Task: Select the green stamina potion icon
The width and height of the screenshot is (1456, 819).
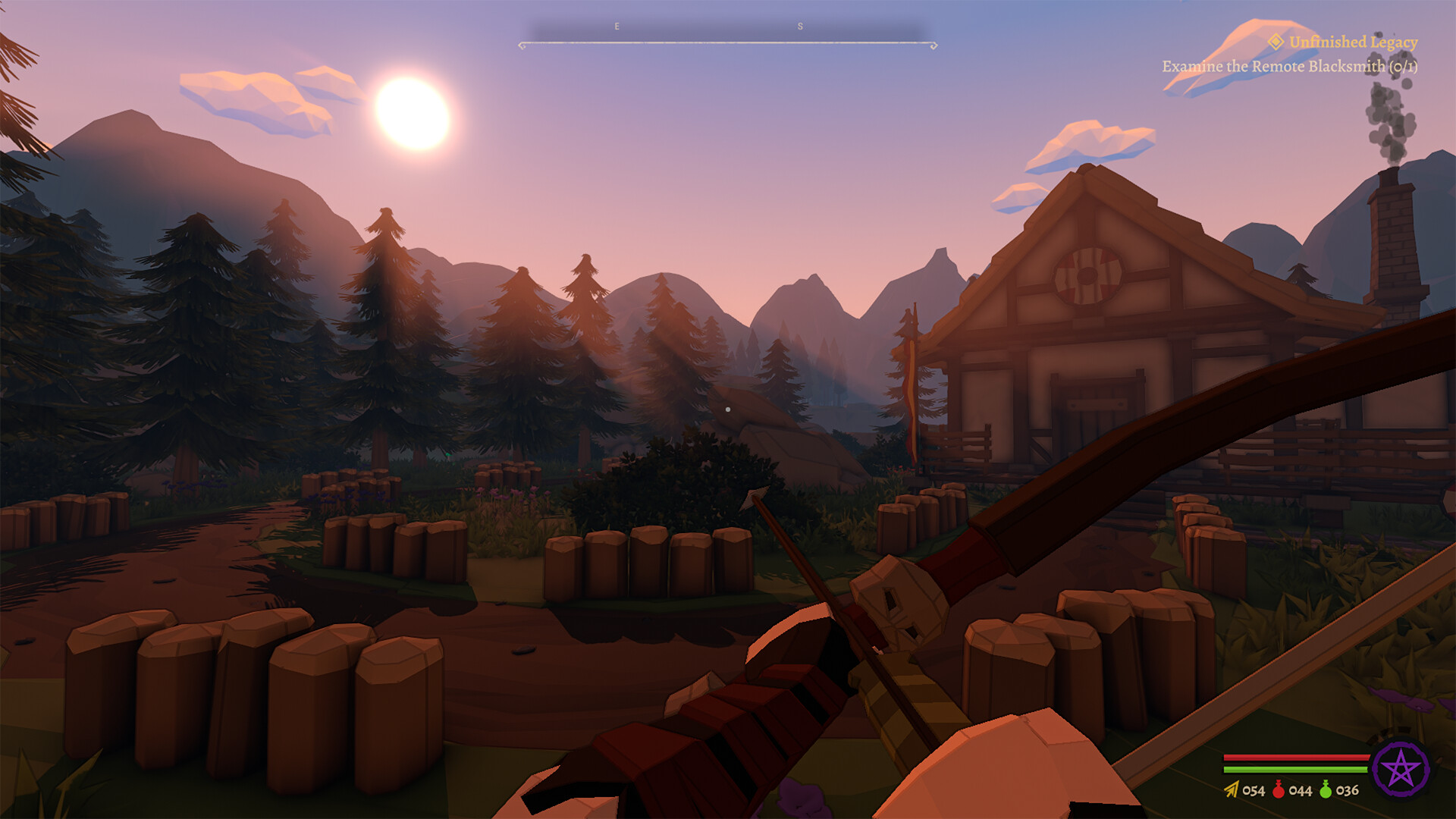Action: 1326,789
